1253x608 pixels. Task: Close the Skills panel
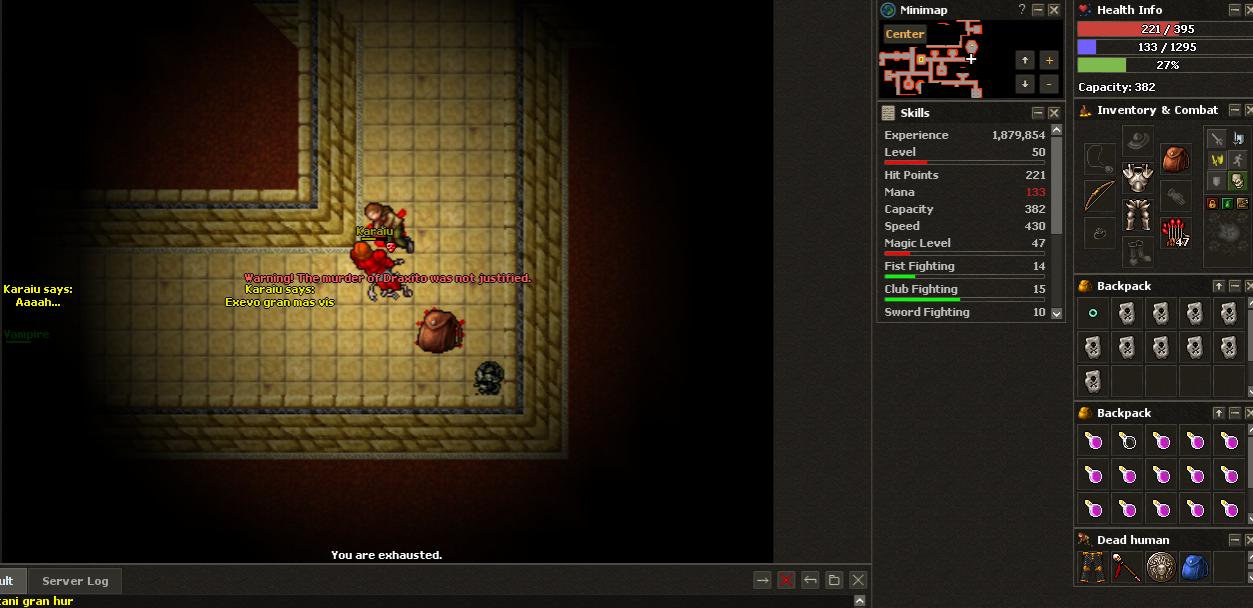coord(1054,113)
